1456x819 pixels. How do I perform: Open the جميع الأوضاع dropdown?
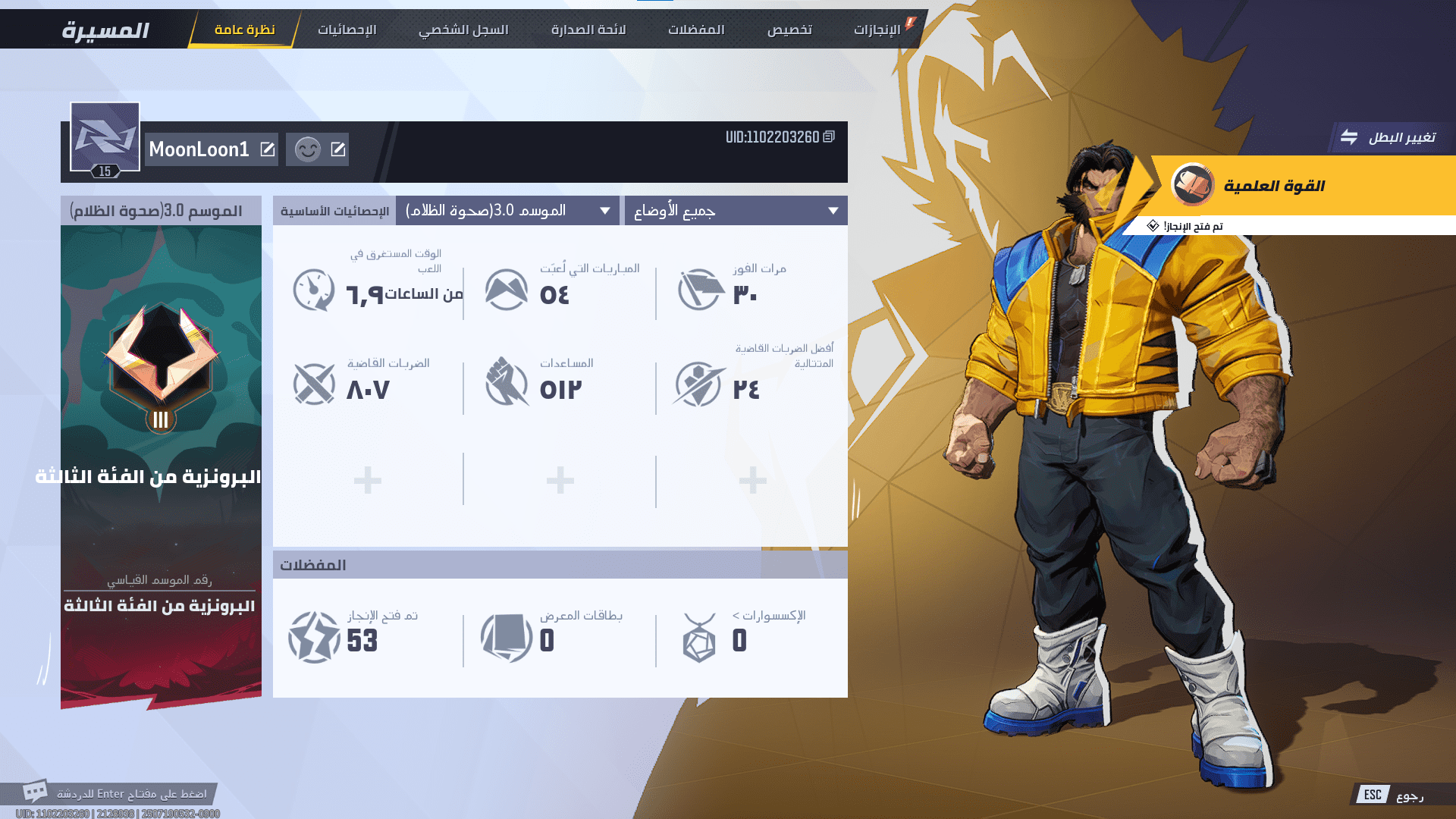[x=735, y=211]
